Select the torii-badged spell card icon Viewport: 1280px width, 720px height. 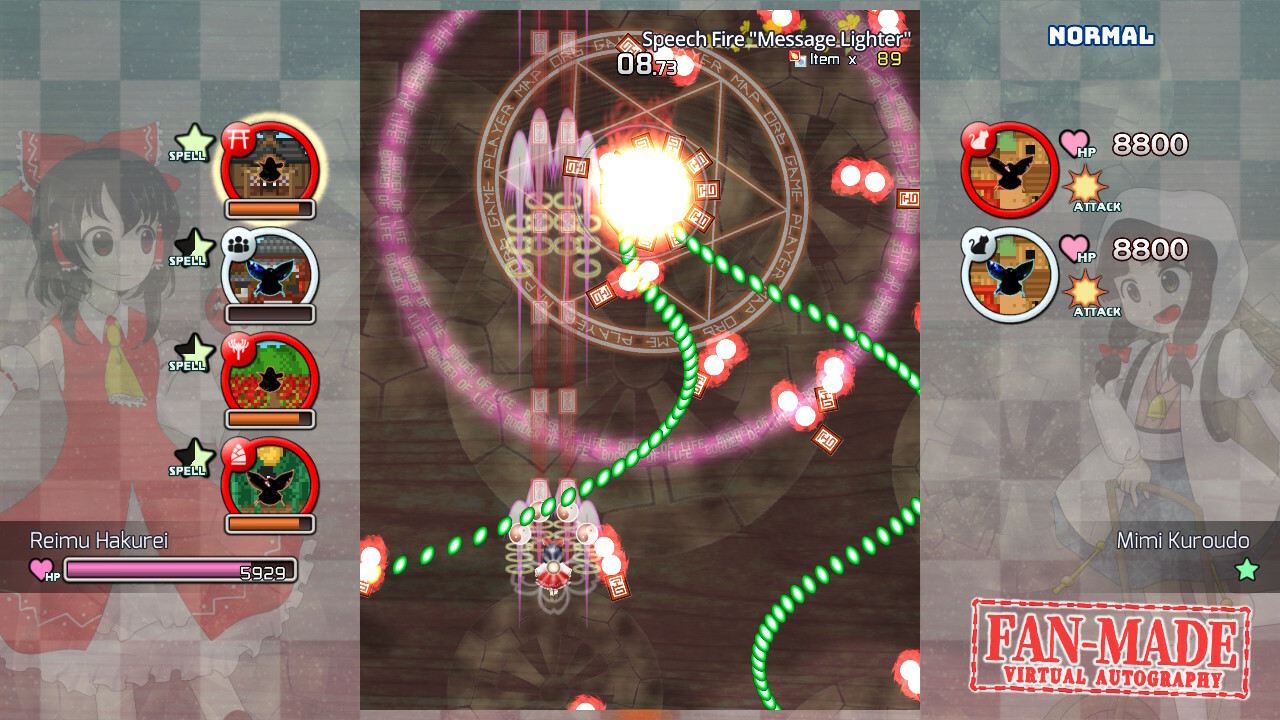pyautogui.click(x=268, y=165)
